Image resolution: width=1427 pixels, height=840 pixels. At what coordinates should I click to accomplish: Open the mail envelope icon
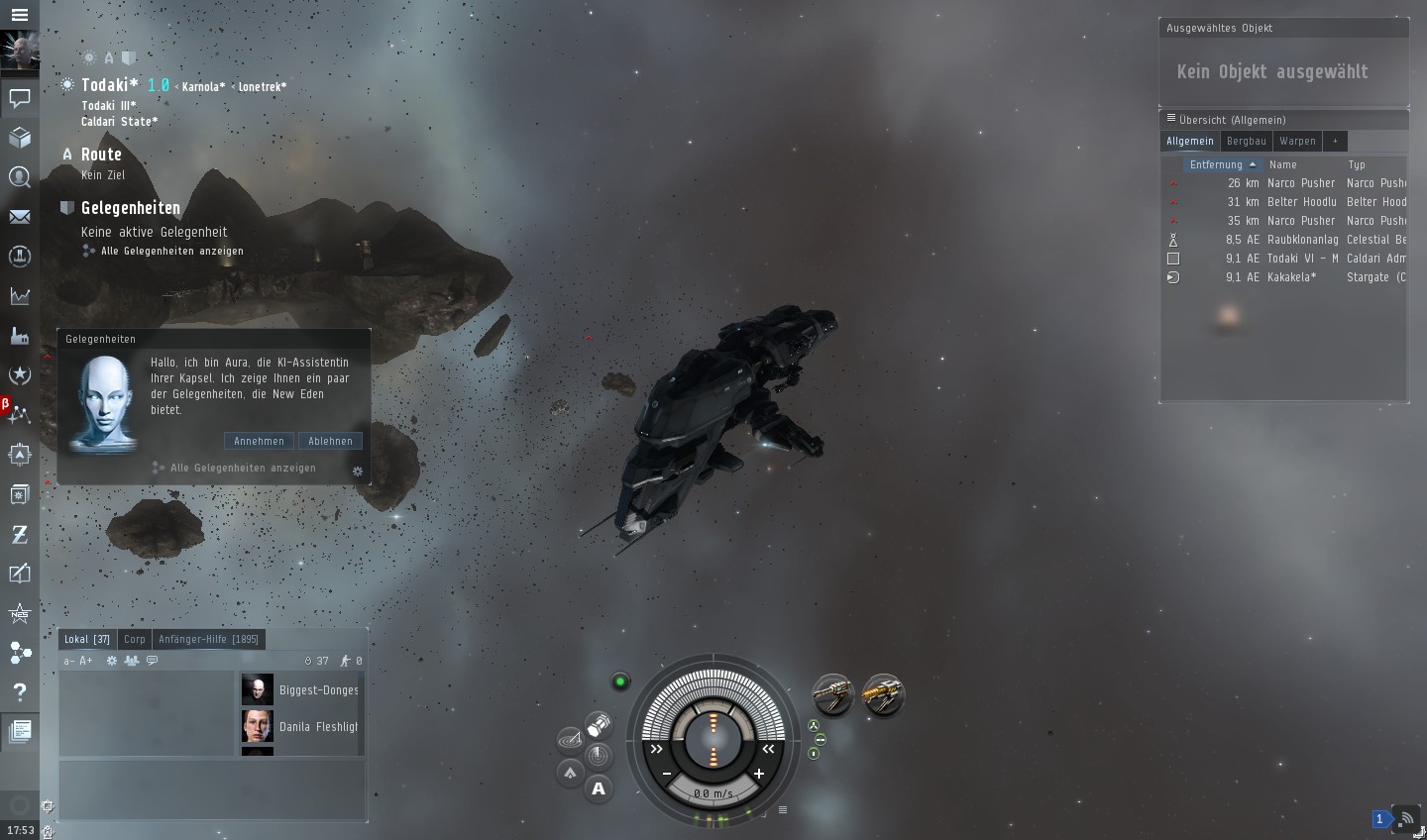[x=19, y=216]
